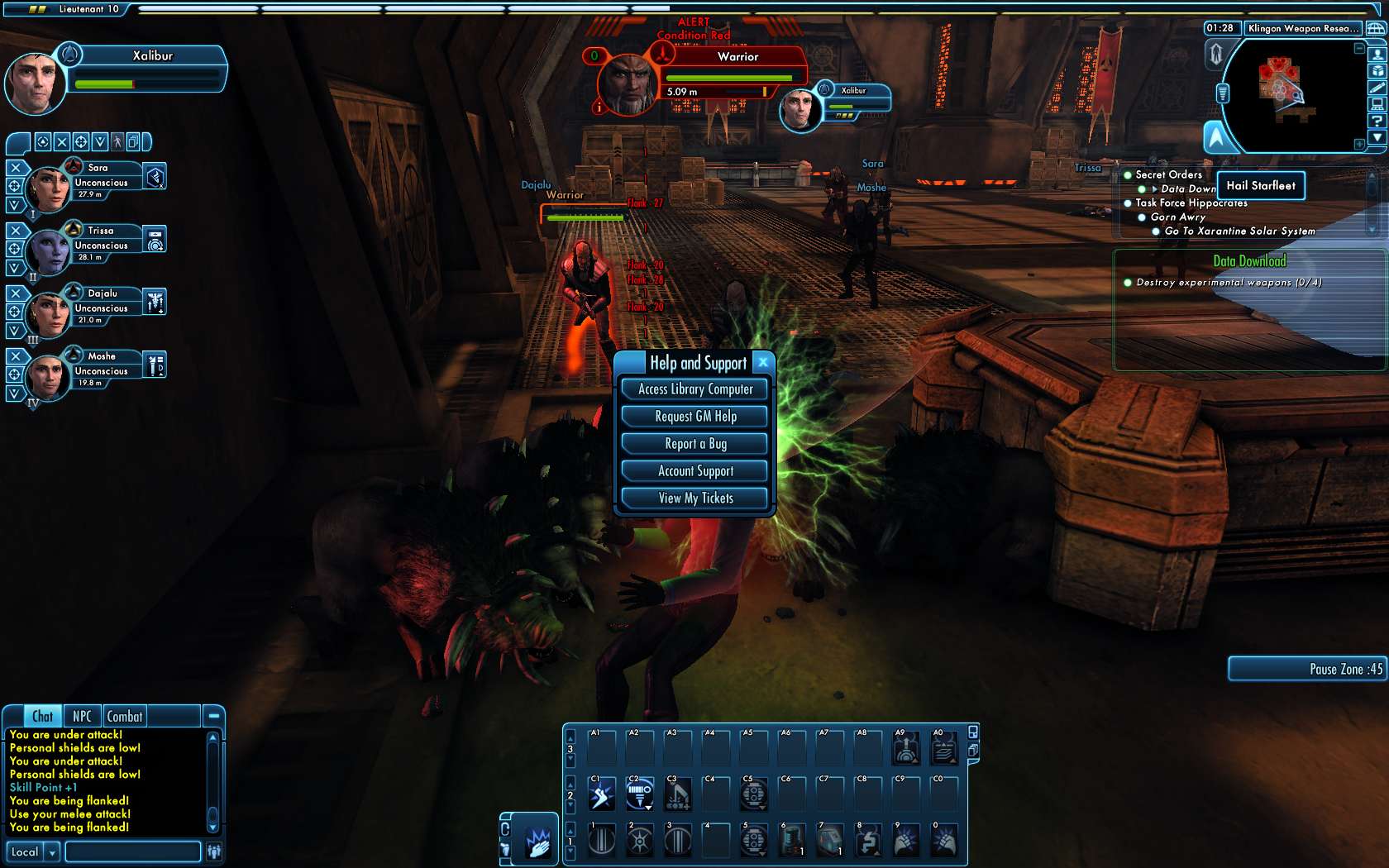Viewport: 1389px width, 868px height.
Task: Select the Warrior target portrait
Action: (628, 83)
